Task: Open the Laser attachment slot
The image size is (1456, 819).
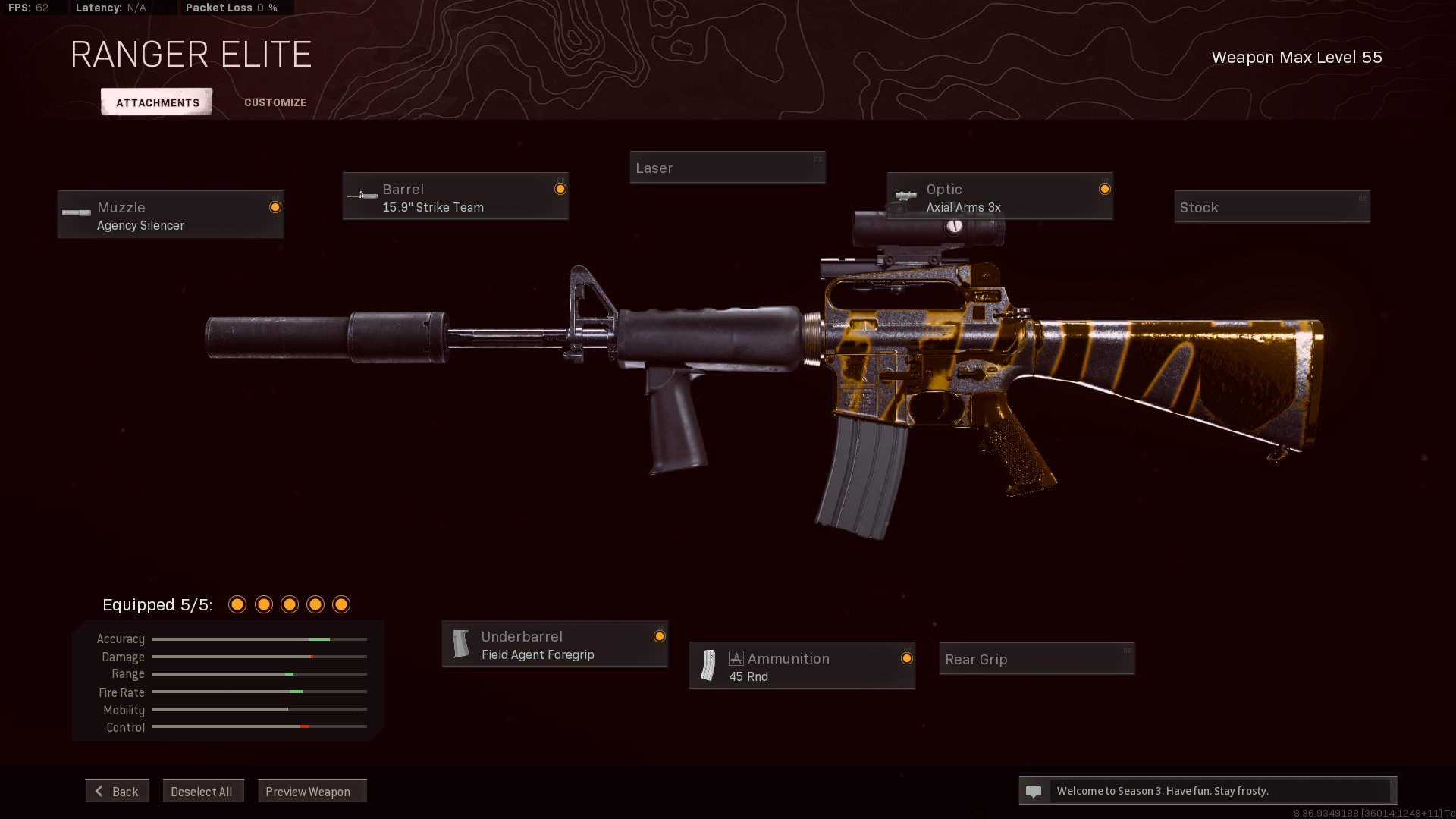Action: [x=727, y=168]
